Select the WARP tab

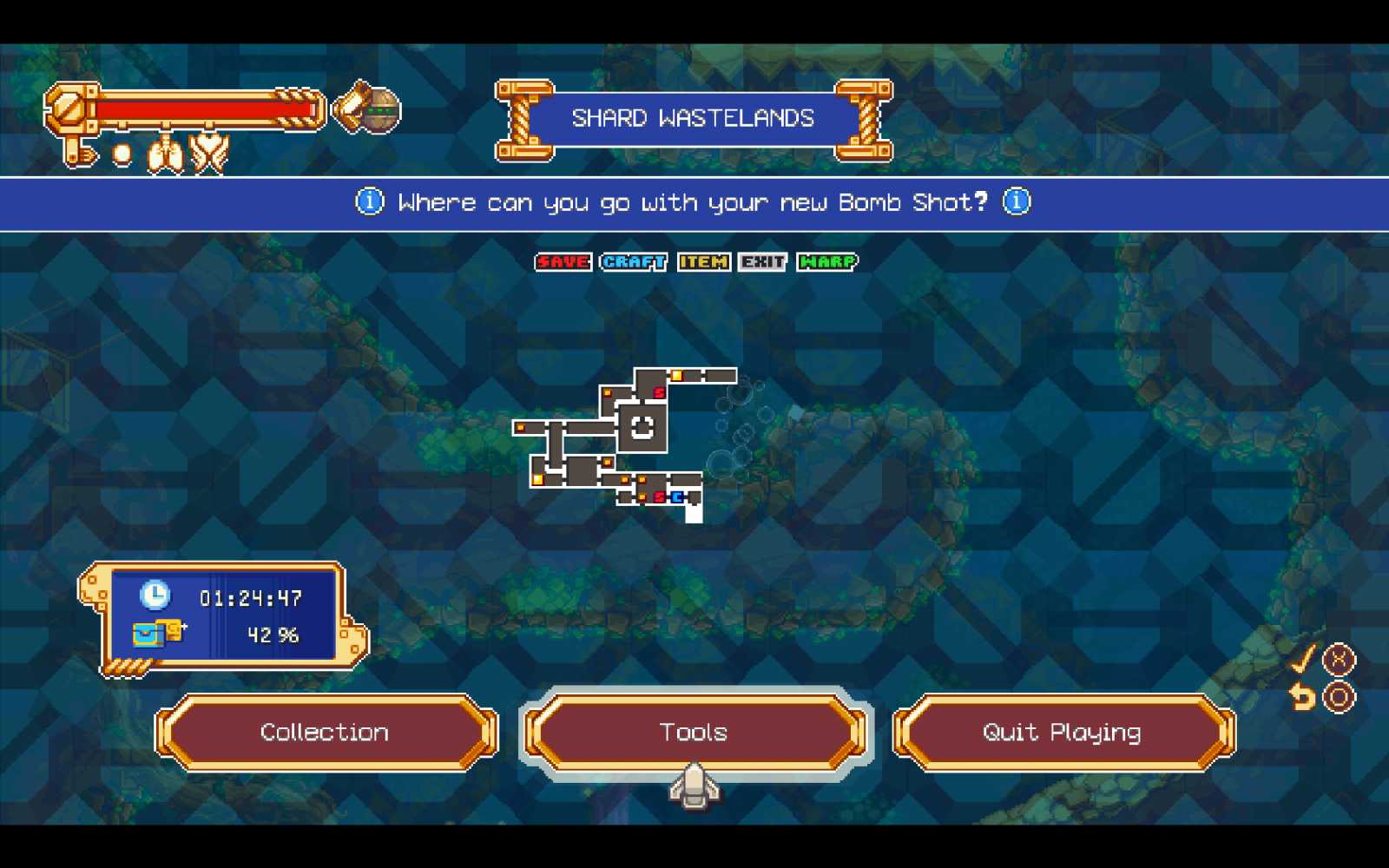[x=826, y=261]
